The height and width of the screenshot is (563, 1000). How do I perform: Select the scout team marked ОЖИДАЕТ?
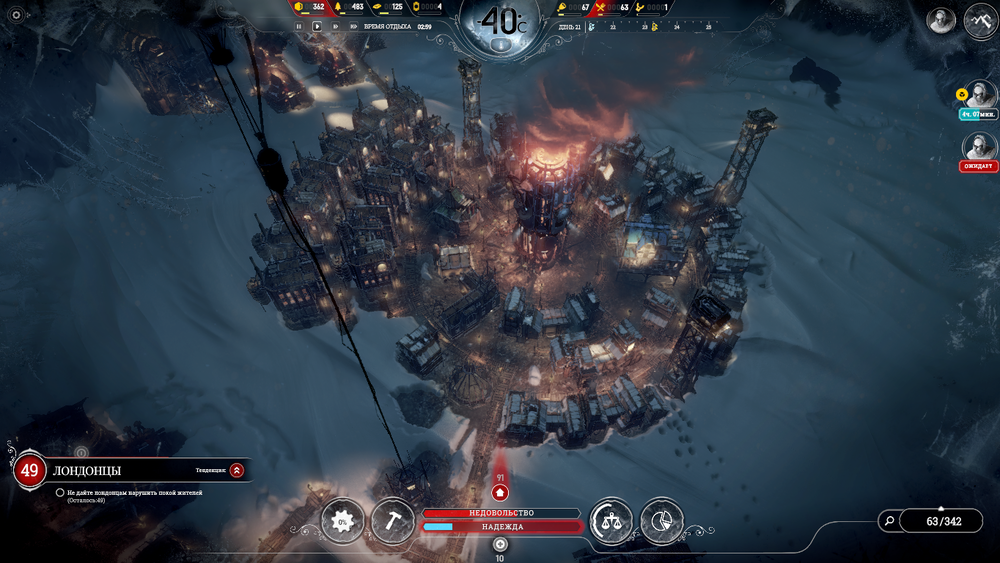[980, 148]
